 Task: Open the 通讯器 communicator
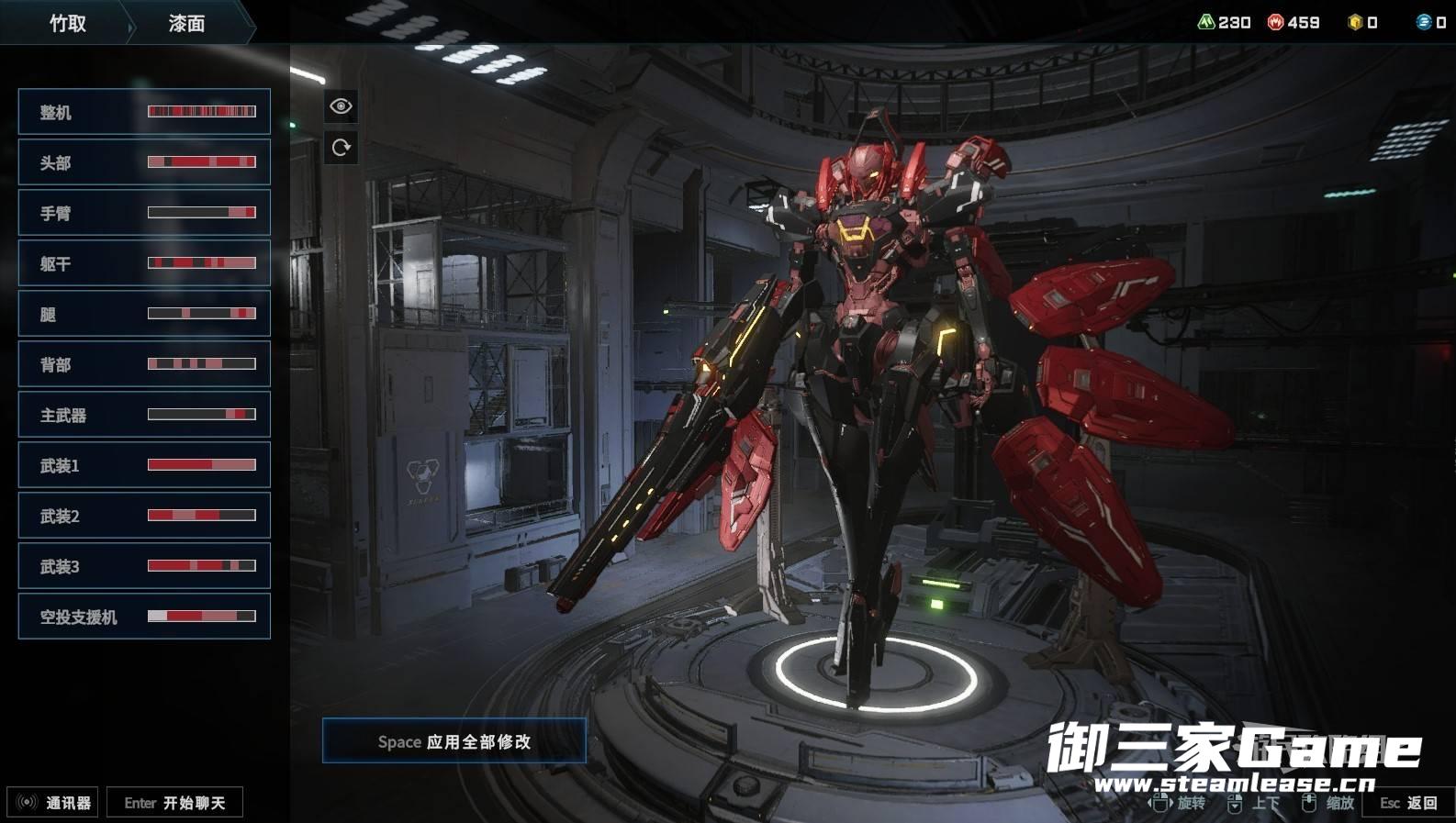pos(53,803)
